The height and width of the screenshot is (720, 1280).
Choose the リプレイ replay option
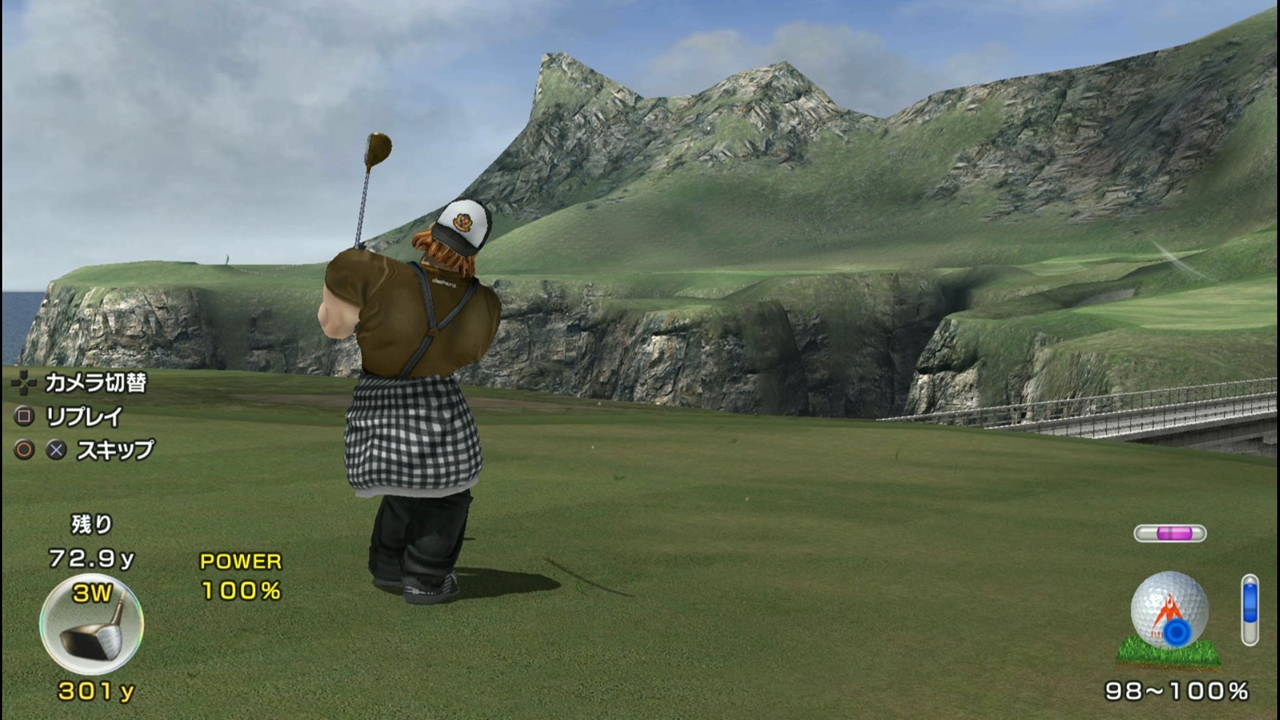[x=84, y=416]
